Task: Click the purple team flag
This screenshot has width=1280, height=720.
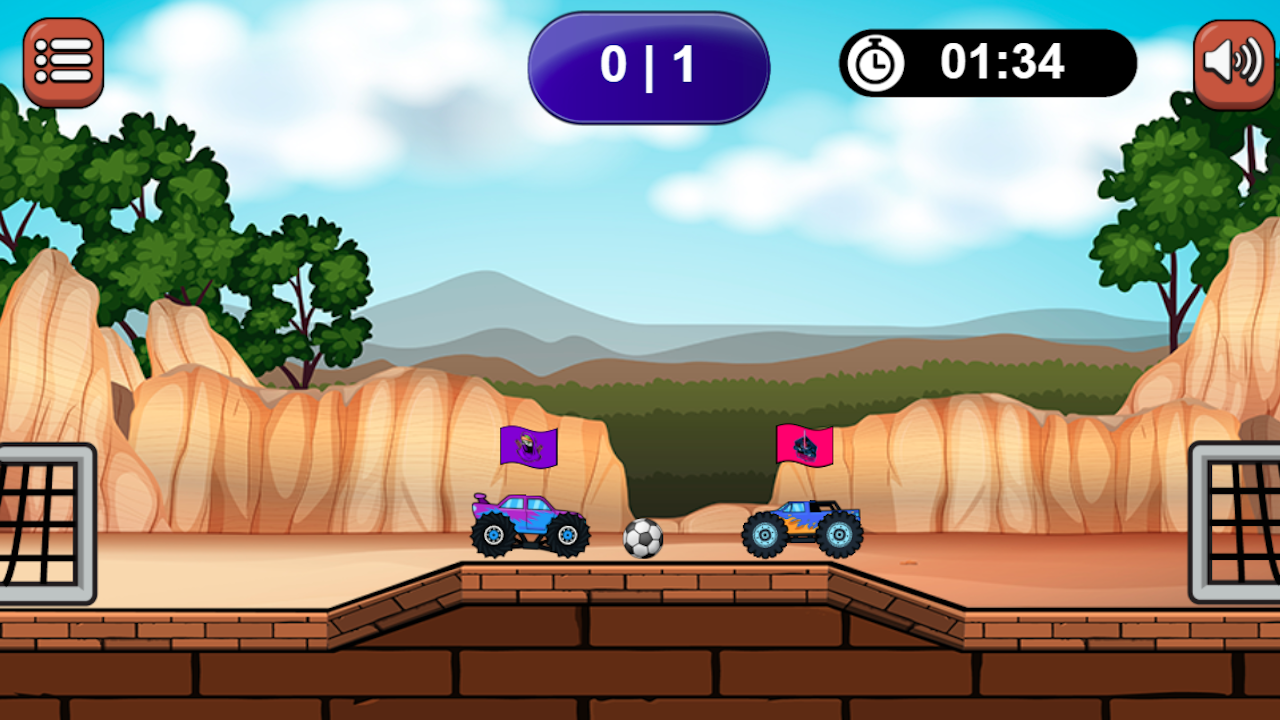Action: pyautogui.click(x=527, y=447)
